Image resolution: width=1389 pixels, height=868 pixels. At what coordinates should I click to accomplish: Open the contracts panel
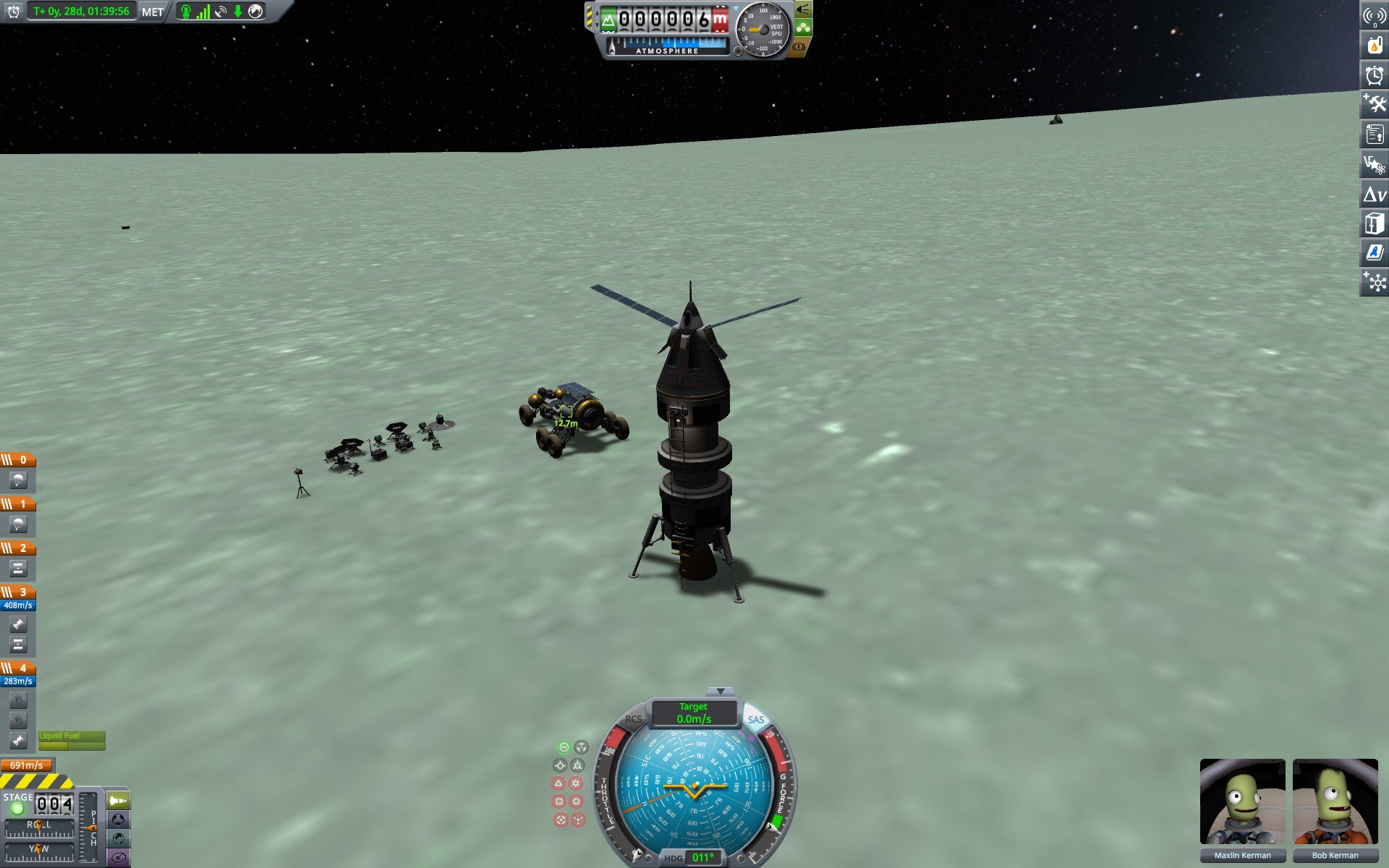[1374, 134]
